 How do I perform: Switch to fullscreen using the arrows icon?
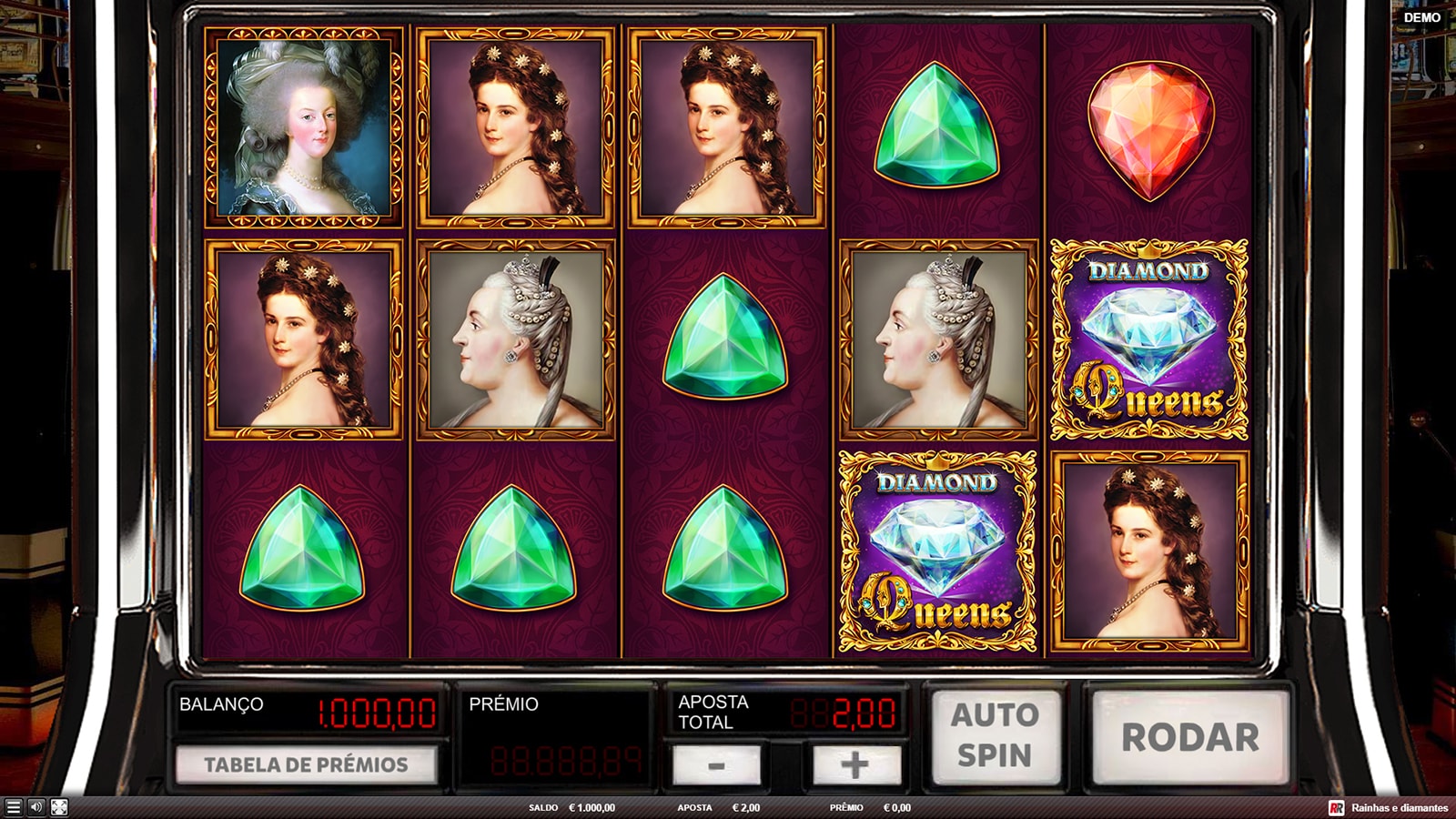[59, 807]
